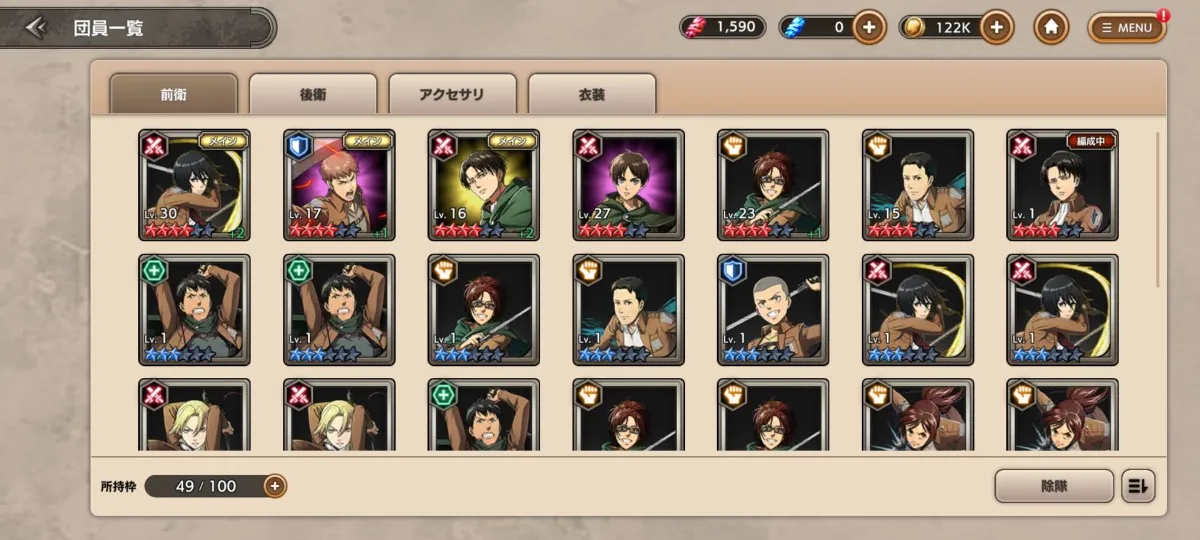Select the Lv. 16 Levi card
The height and width of the screenshot is (540, 1200).
pos(483,185)
